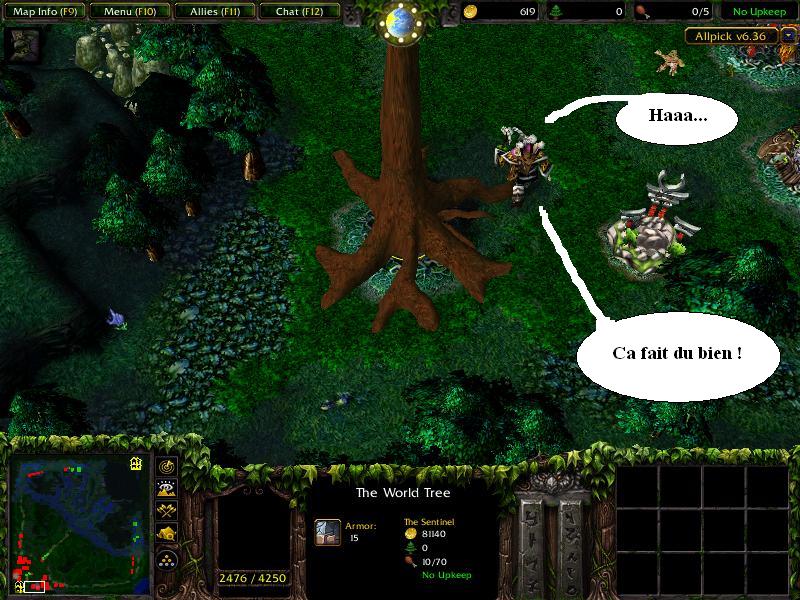Select the hero portrait icon below Map Info

click(25, 43)
